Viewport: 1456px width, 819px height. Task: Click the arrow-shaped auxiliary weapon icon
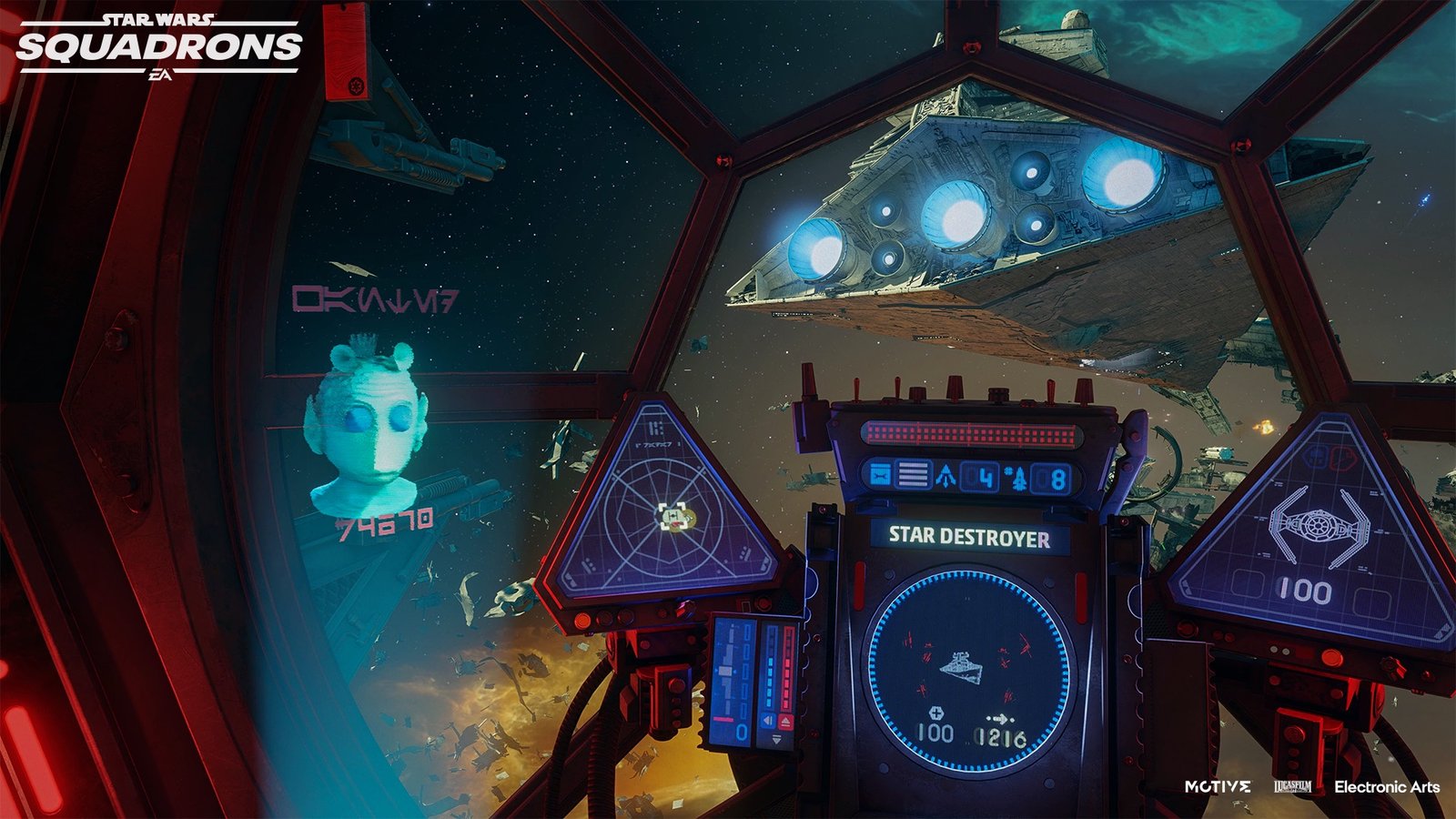[946, 476]
